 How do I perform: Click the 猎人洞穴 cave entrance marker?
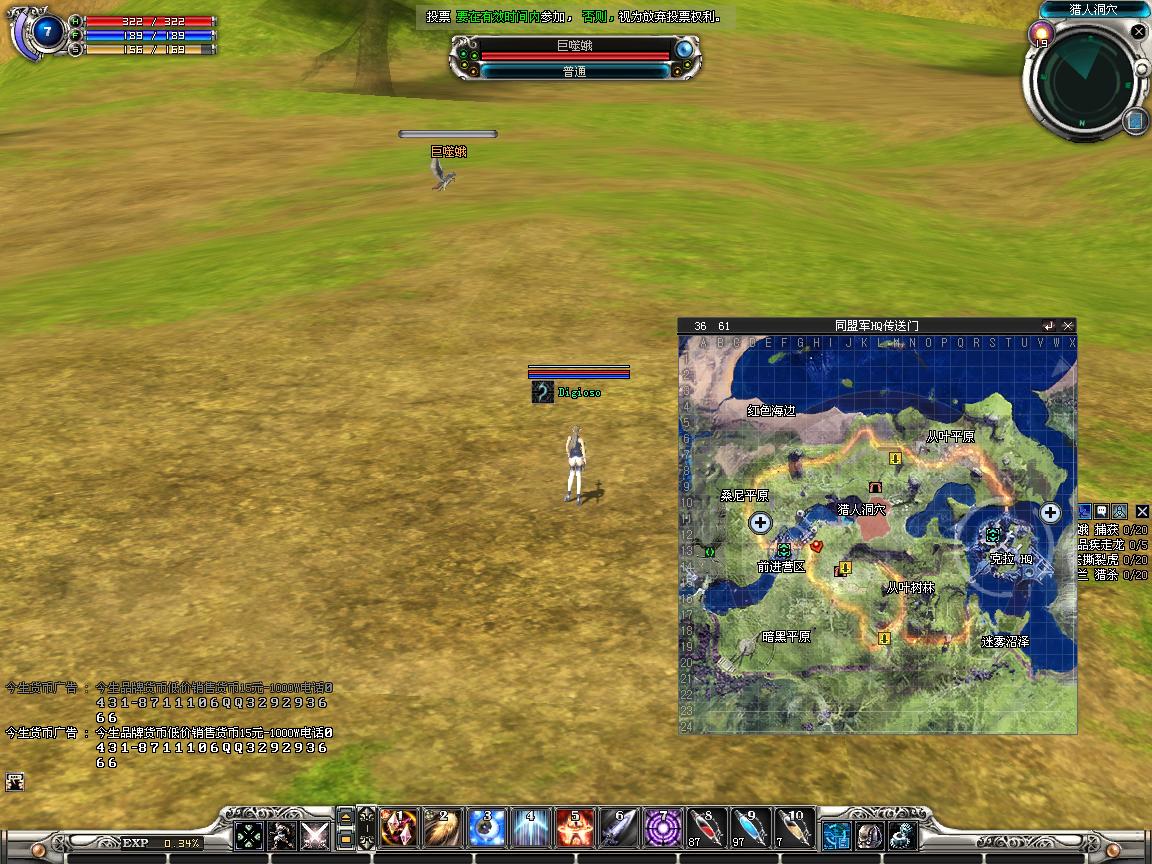pyautogui.click(x=876, y=488)
